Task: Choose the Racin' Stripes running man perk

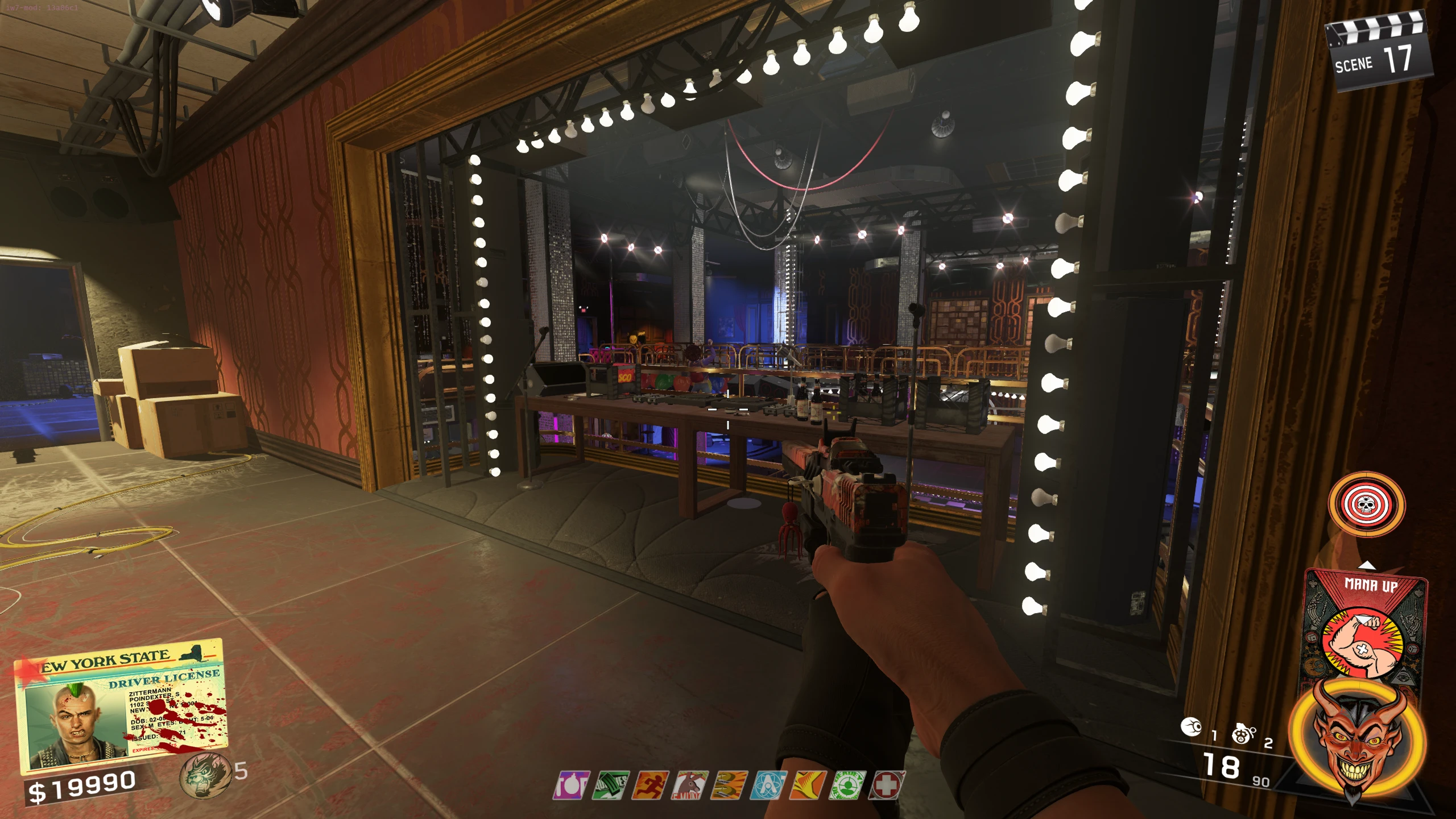Action: [x=651, y=785]
